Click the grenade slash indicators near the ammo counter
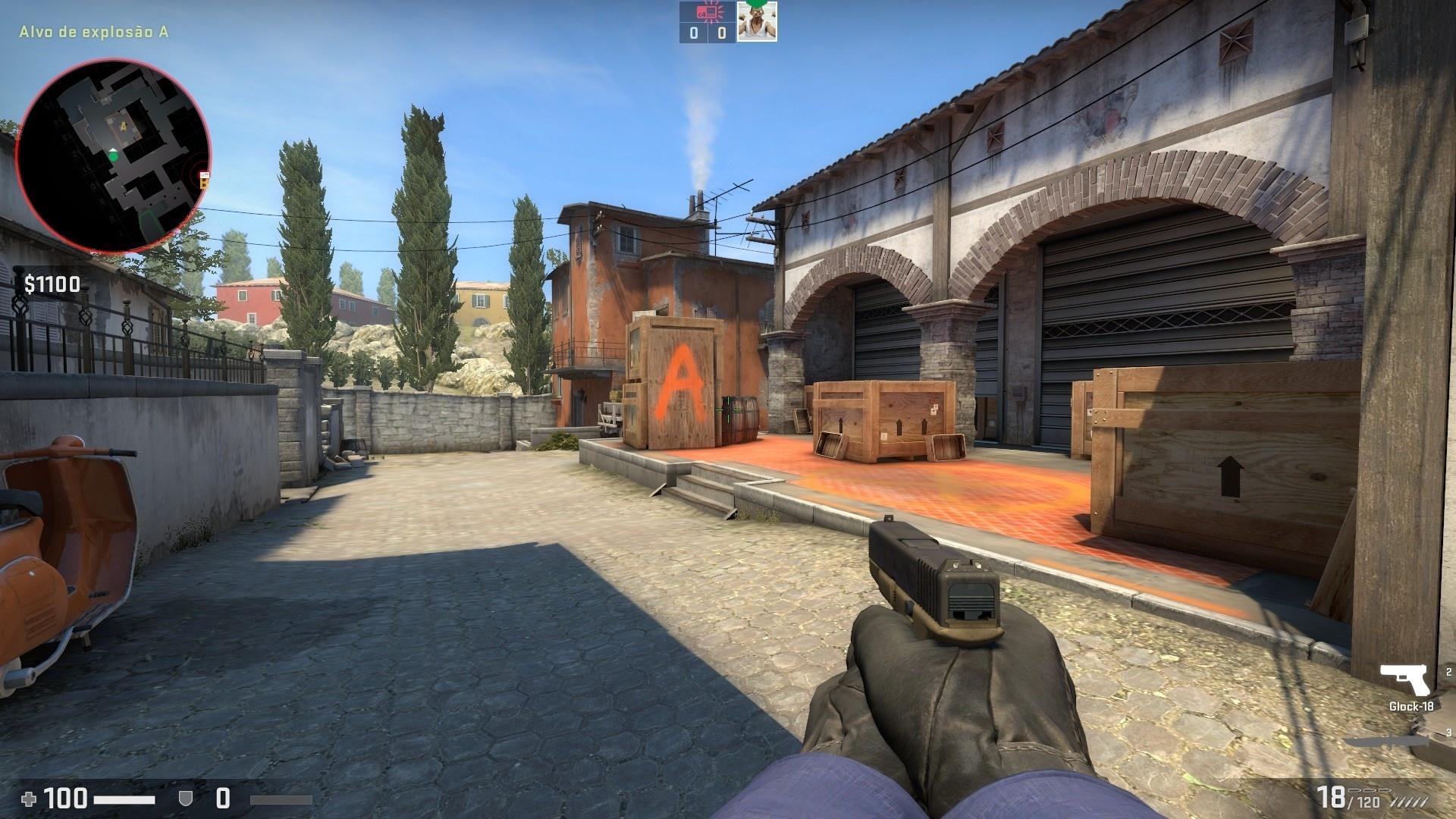 [1408, 801]
